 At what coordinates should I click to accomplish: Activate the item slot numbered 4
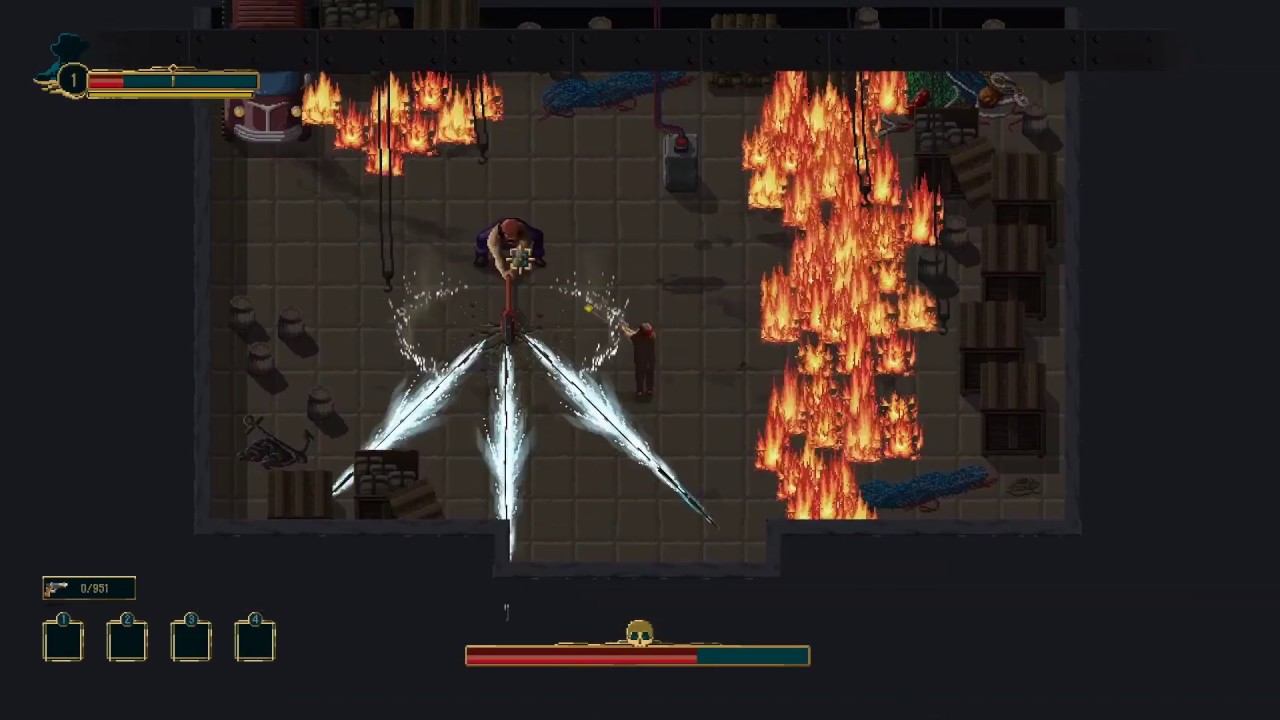click(255, 640)
